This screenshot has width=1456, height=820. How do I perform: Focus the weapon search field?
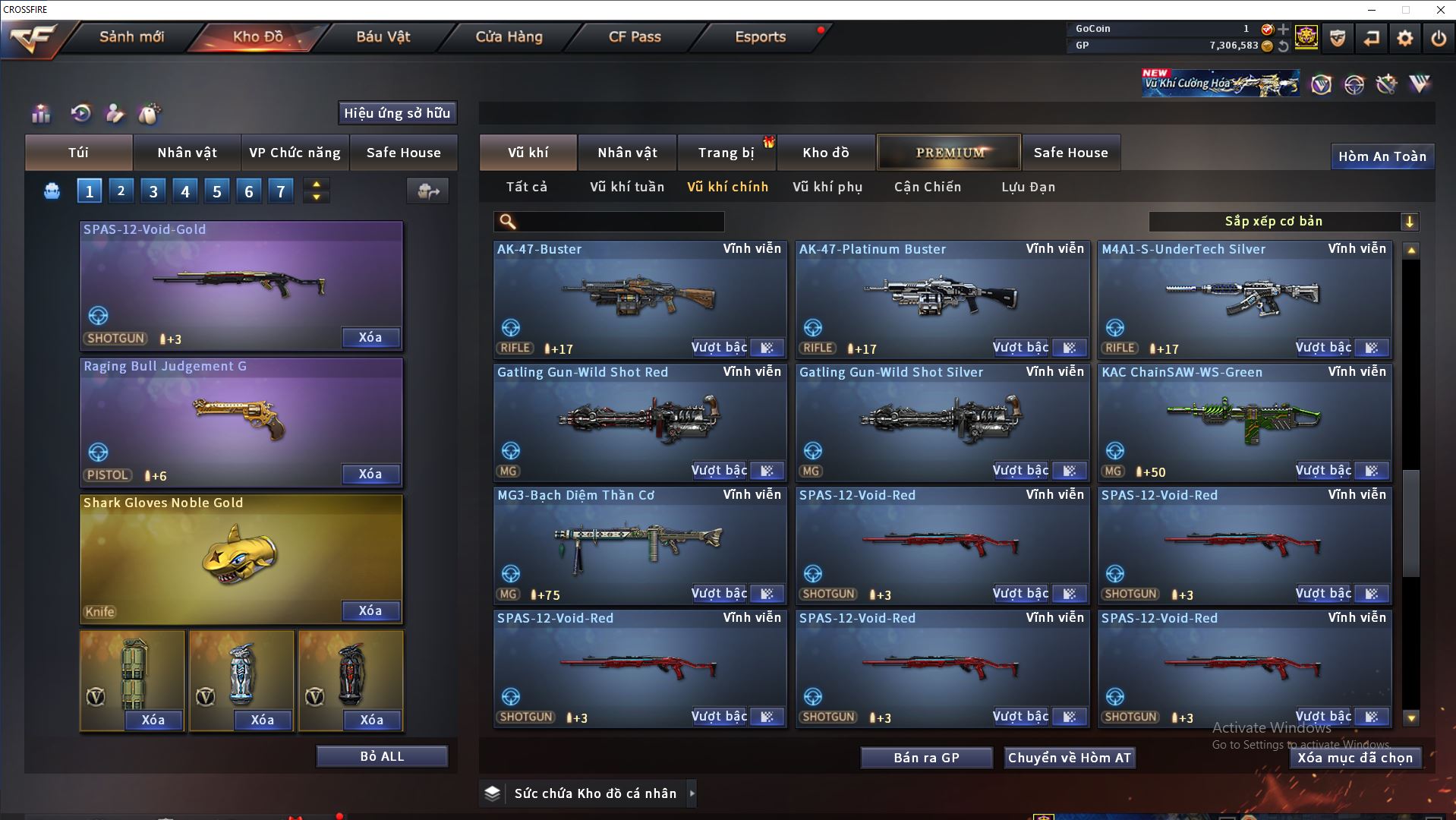(x=619, y=222)
